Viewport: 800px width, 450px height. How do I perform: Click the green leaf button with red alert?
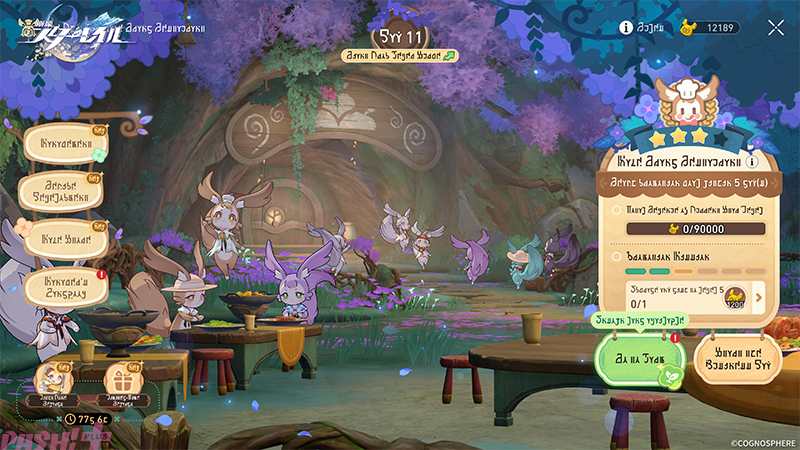(x=640, y=356)
